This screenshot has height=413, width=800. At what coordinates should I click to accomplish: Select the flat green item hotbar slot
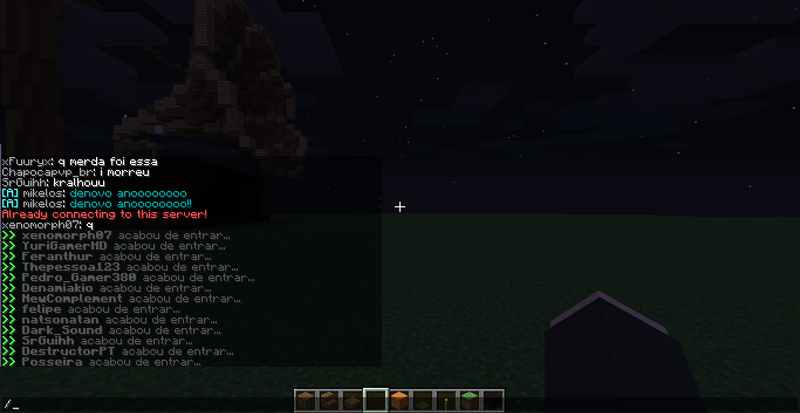click(422, 402)
